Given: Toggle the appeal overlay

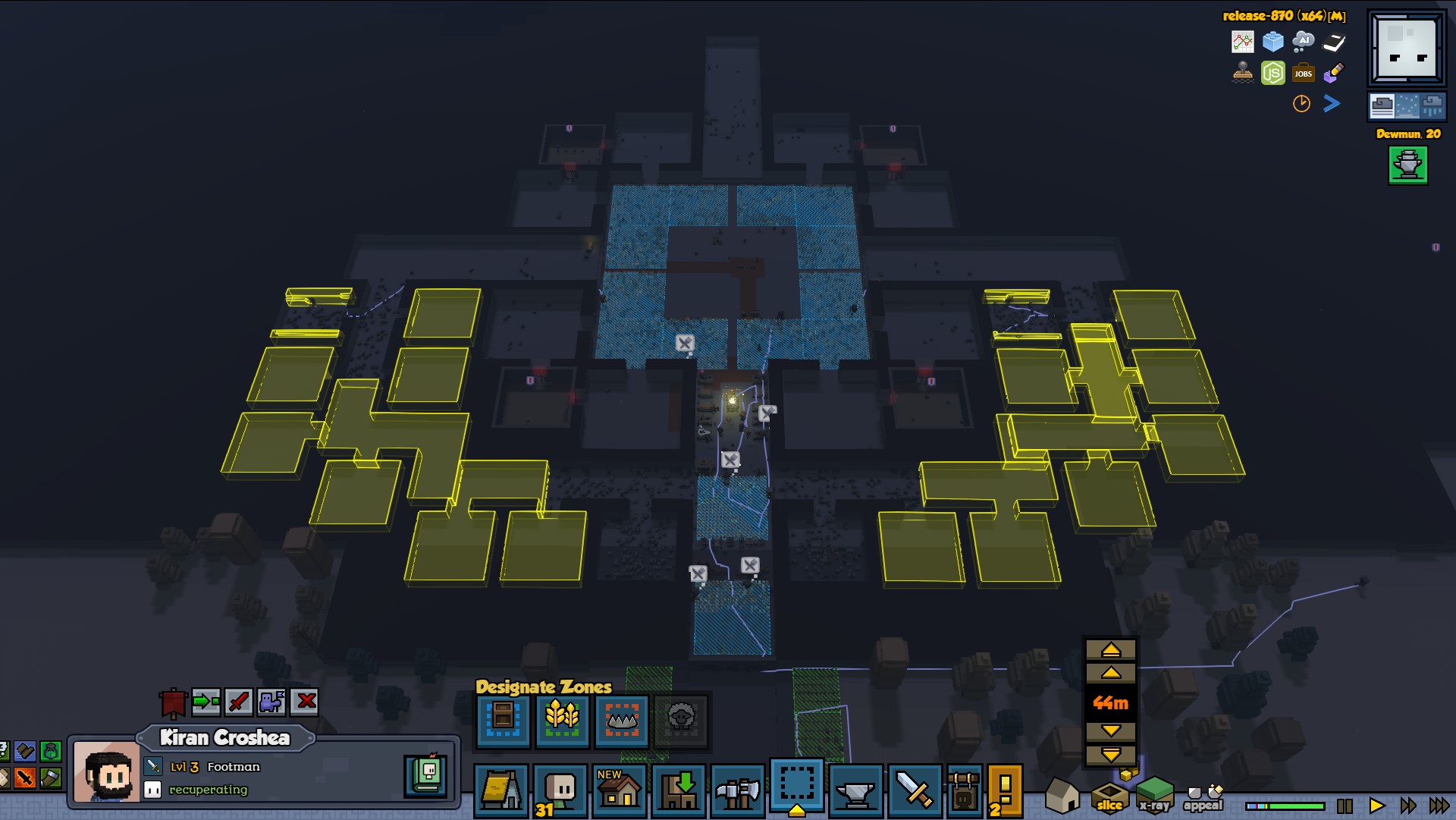Looking at the screenshot, I should pyautogui.click(x=1203, y=798).
